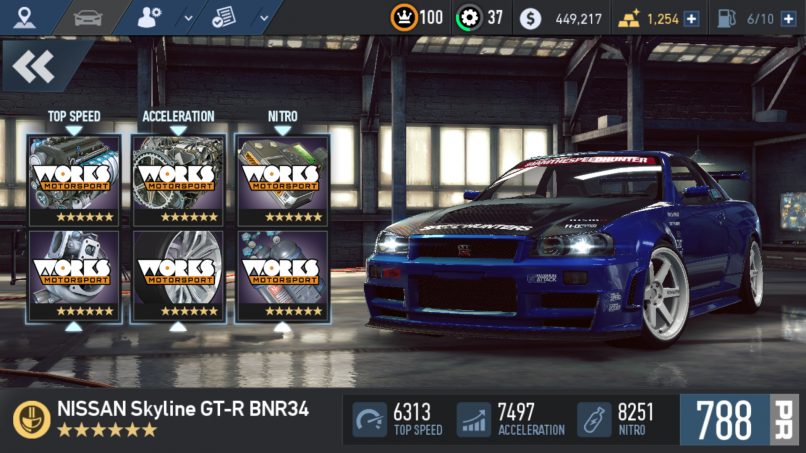This screenshot has height=453, width=806.
Task: Select the engine upgrade part
Action: [74, 180]
